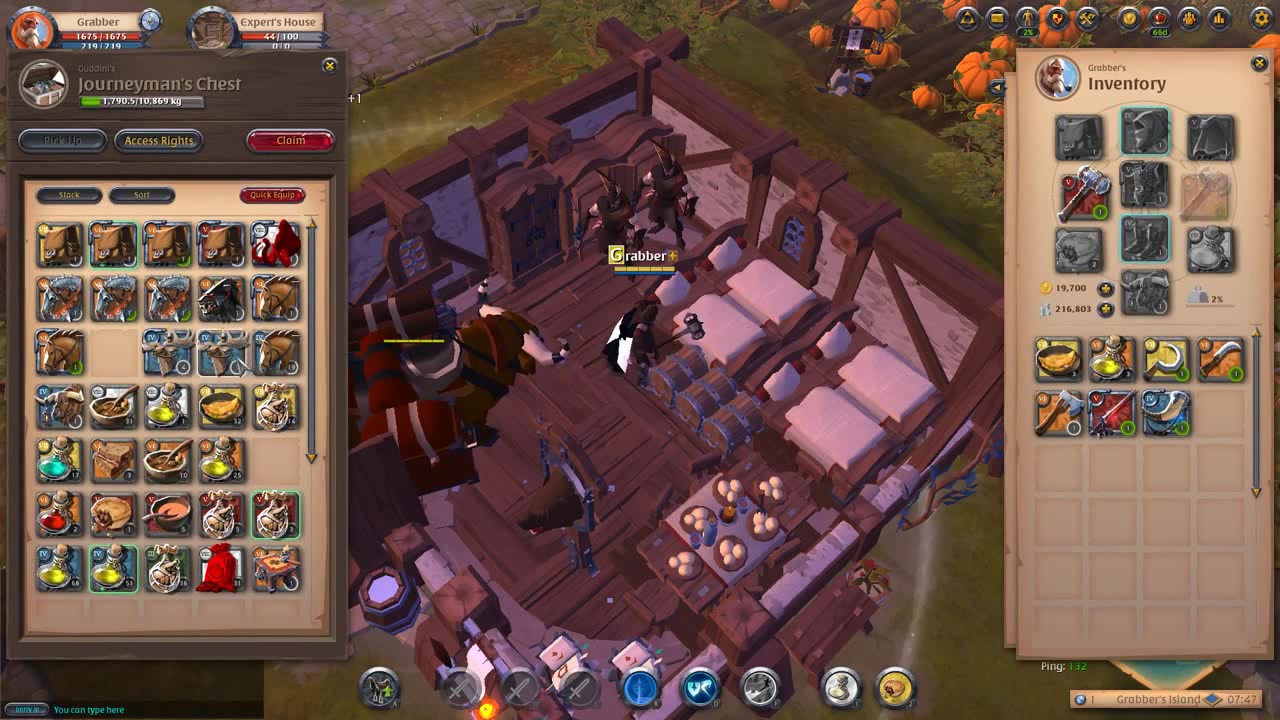Close the Journeyman's Chest window
This screenshot has height=720, width=1280.
(329, 66)
